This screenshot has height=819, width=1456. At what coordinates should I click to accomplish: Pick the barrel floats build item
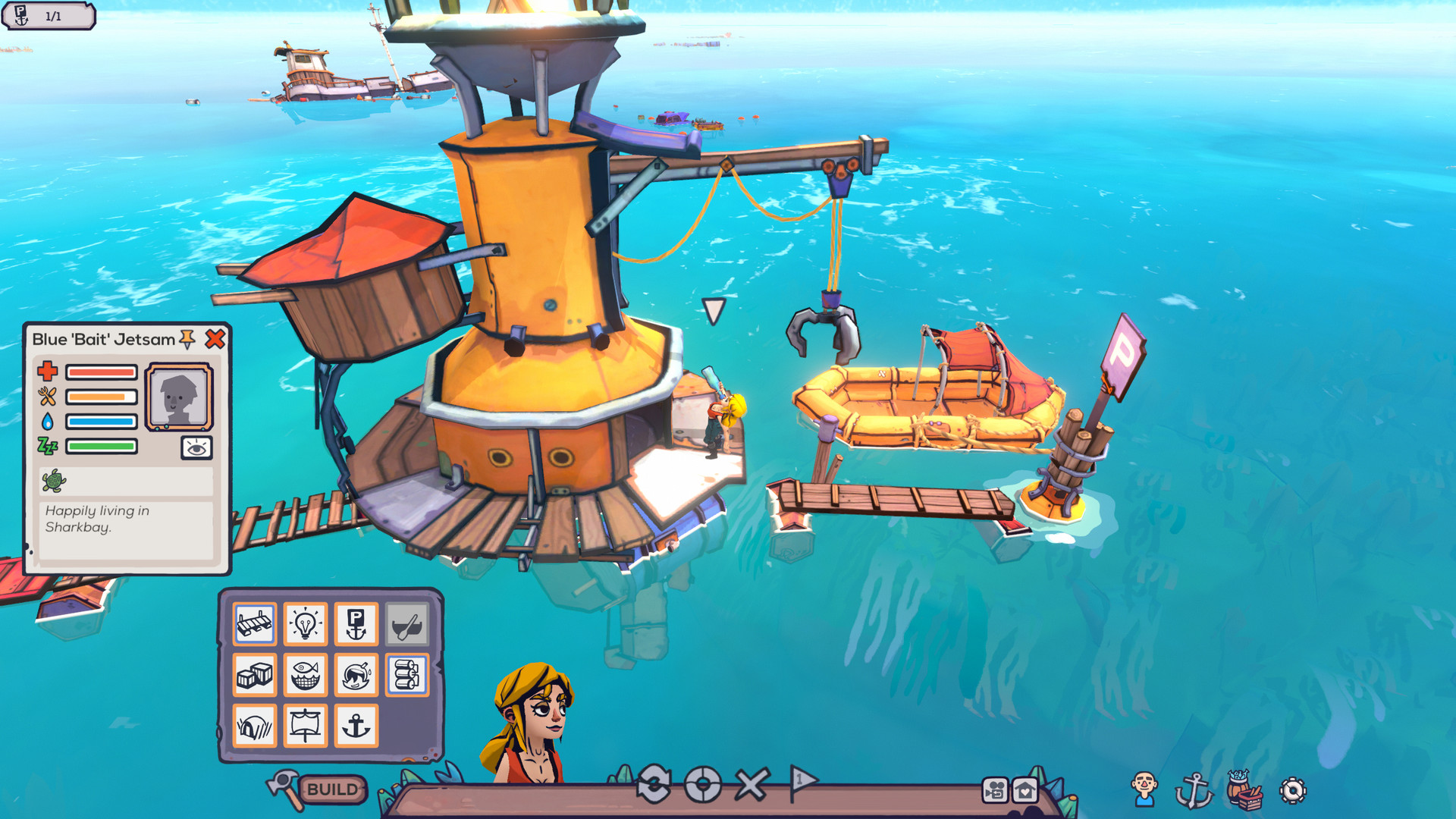point(407,675)
